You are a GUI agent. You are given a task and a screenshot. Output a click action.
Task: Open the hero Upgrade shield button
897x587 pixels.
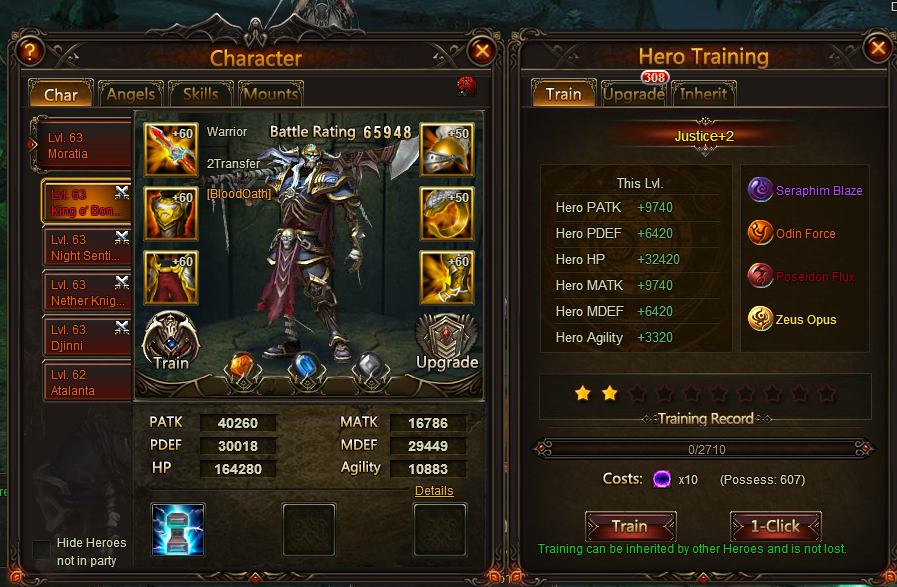[446, 342]
